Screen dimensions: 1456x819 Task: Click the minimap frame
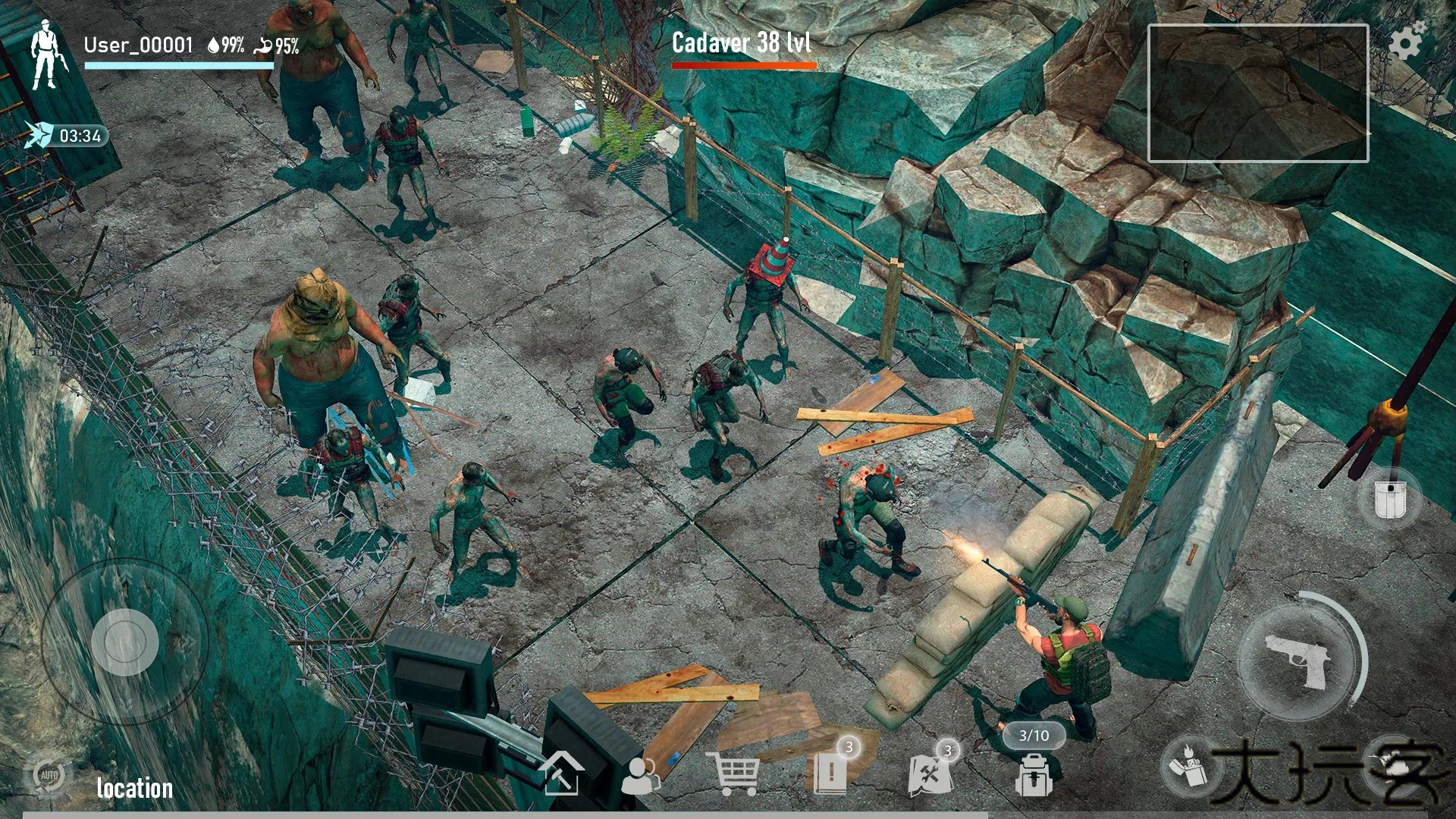pyautogui.click(x=1257, y=93)
